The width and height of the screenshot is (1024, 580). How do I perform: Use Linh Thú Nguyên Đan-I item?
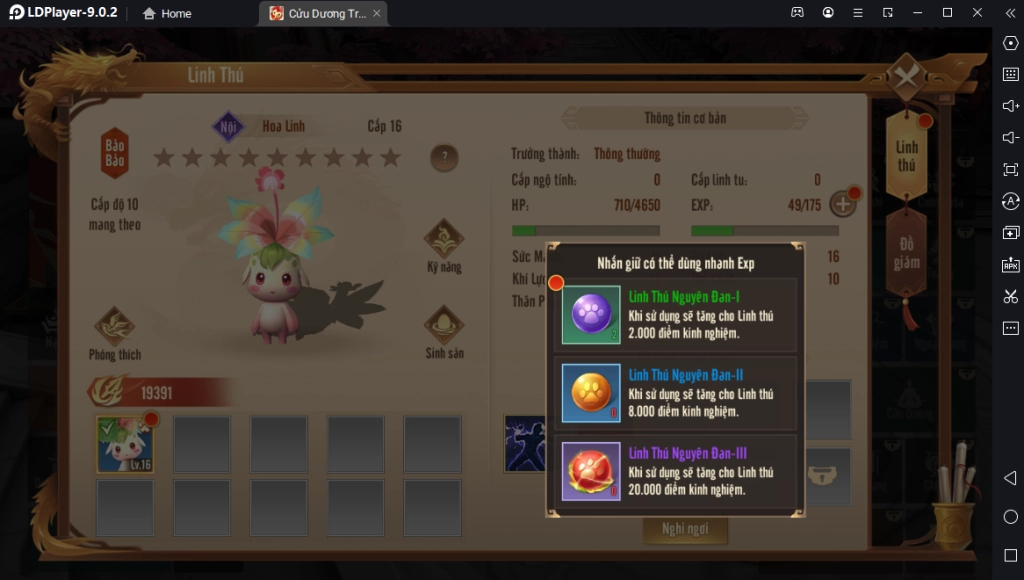591,314
